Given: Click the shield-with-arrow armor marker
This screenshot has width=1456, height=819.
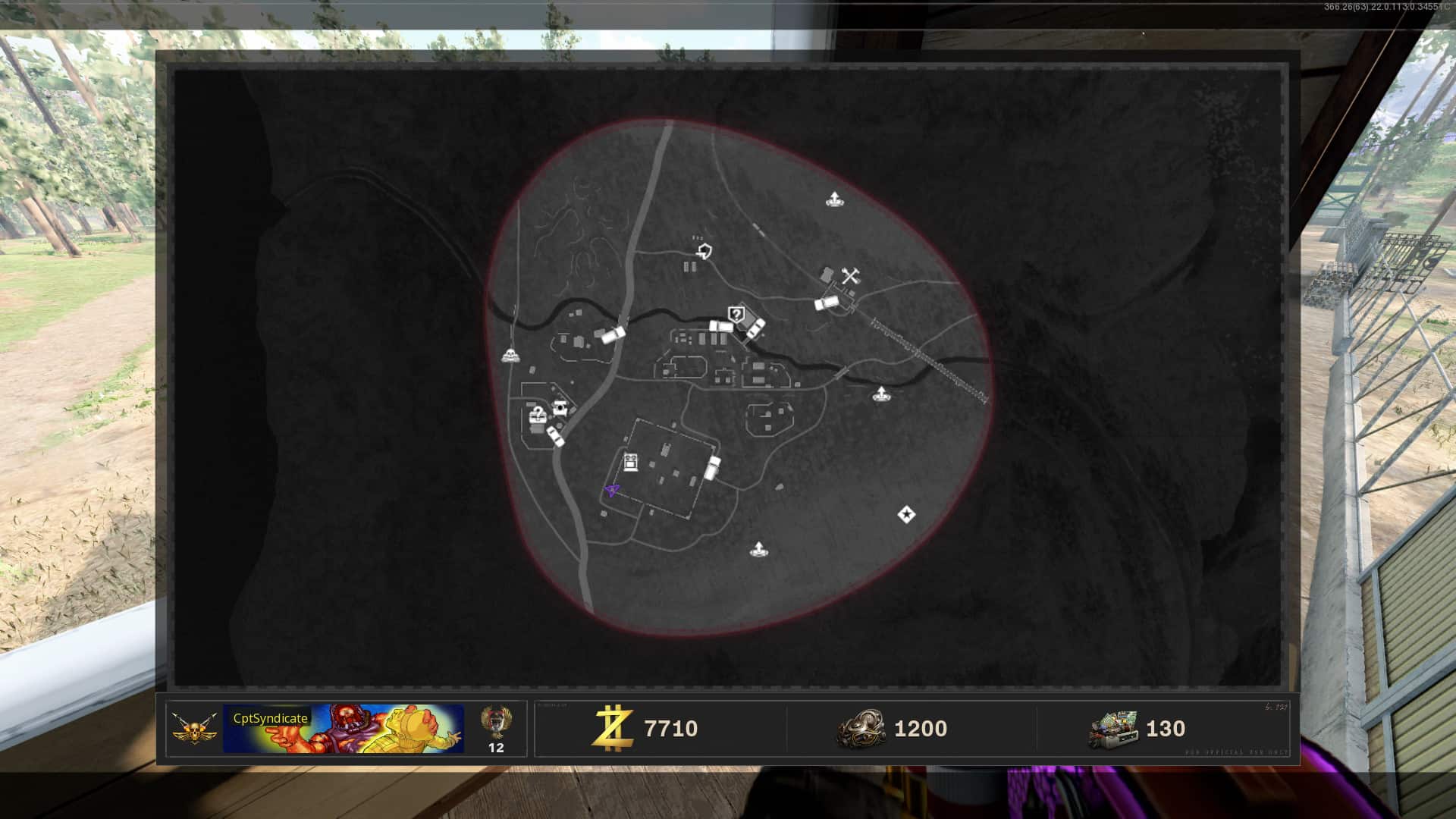Looking at the screenshot, I should click(704, 250).
